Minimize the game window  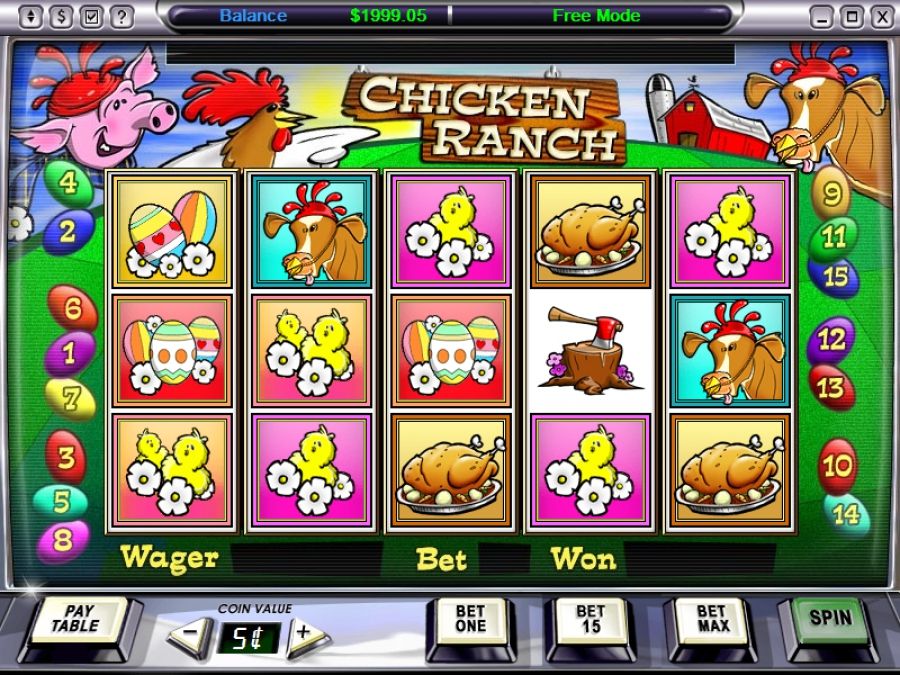point(821,17)
